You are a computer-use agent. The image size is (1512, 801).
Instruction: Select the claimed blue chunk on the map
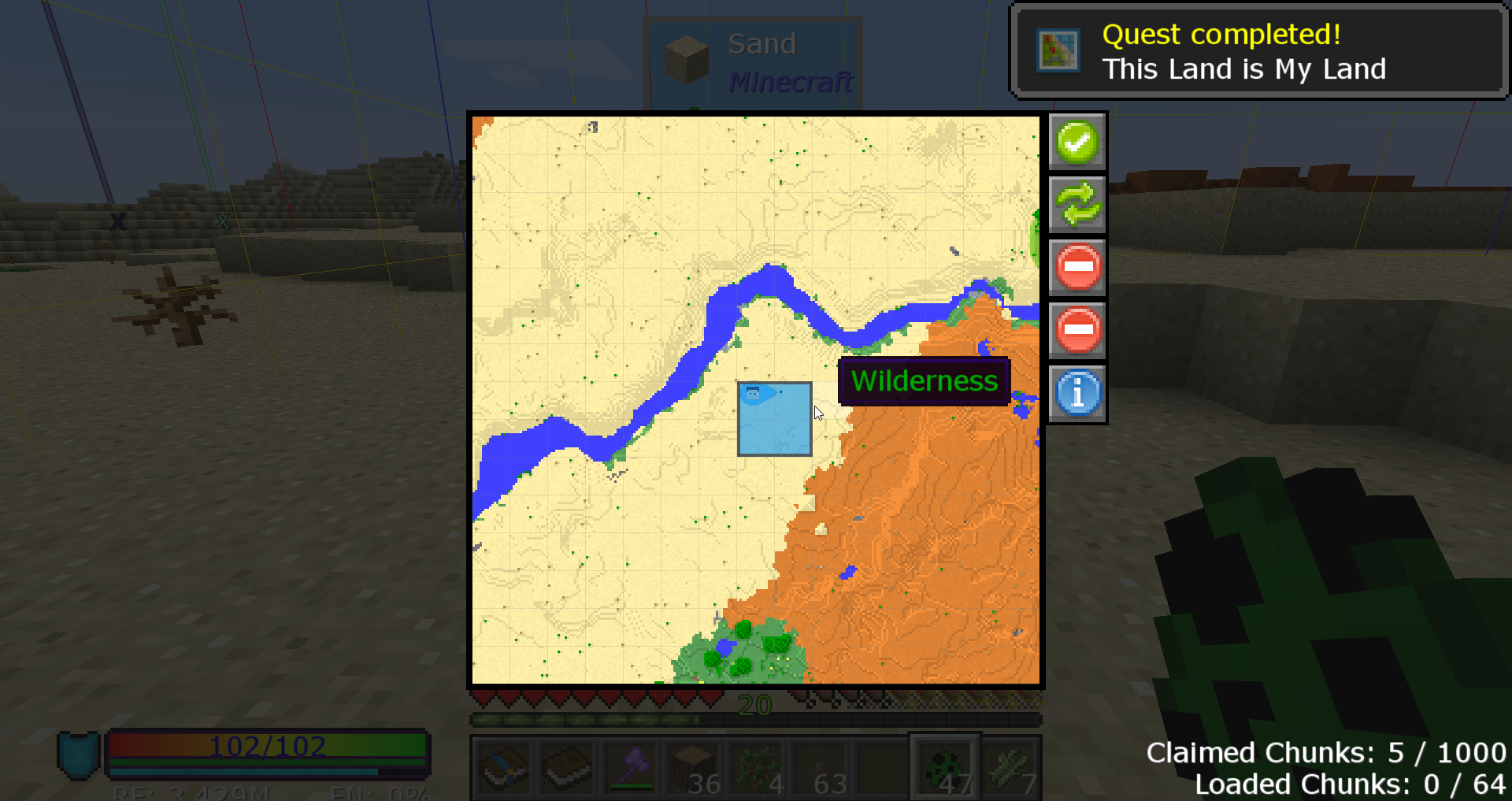coord(774,419)
